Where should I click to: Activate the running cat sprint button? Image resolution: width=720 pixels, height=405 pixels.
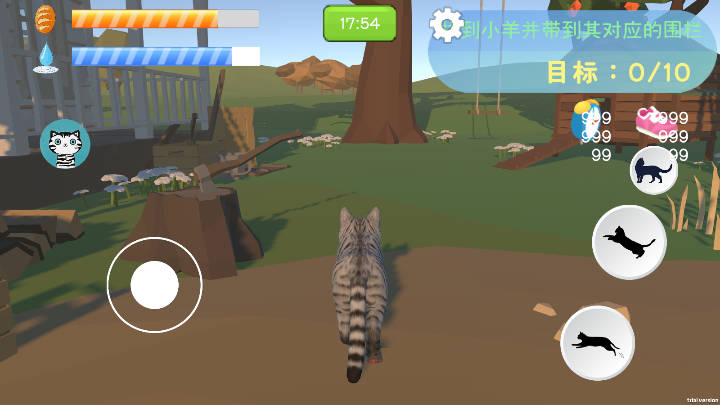coord(597,343)
